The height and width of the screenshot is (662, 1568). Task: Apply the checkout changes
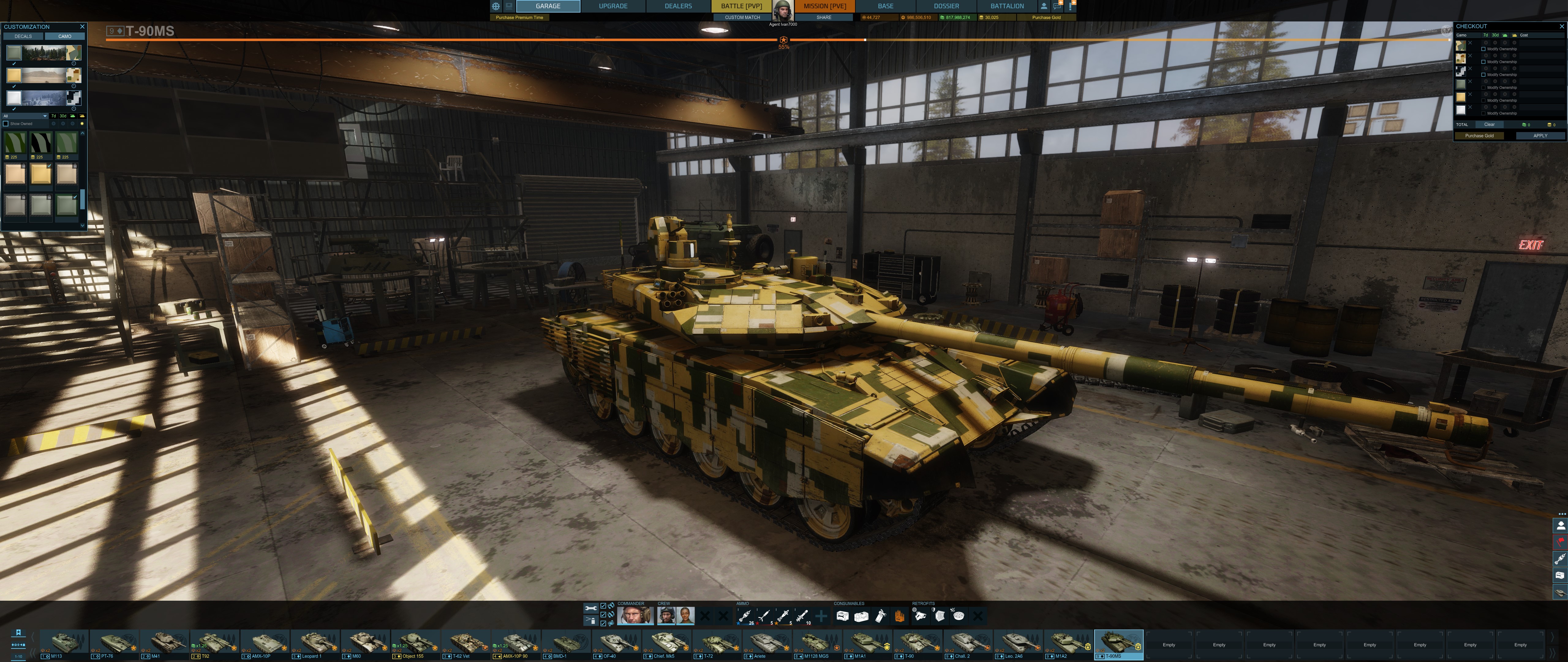click(1540, 136)
